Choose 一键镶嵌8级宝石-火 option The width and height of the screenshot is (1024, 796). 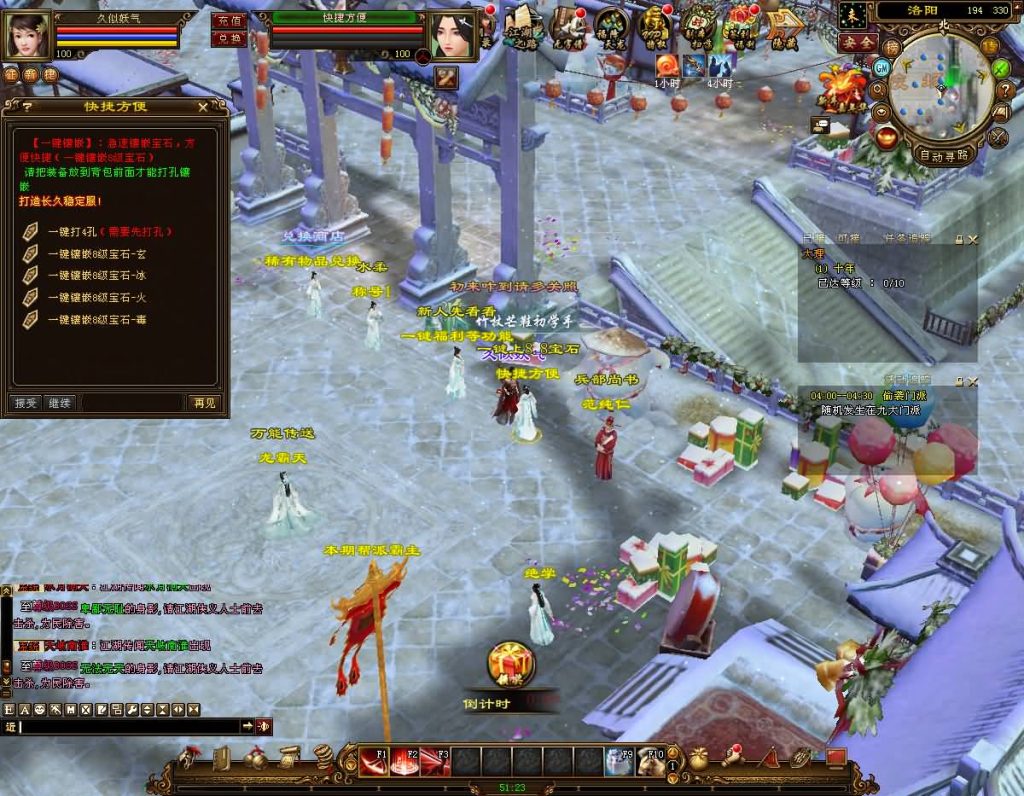[x=95, y=297]
